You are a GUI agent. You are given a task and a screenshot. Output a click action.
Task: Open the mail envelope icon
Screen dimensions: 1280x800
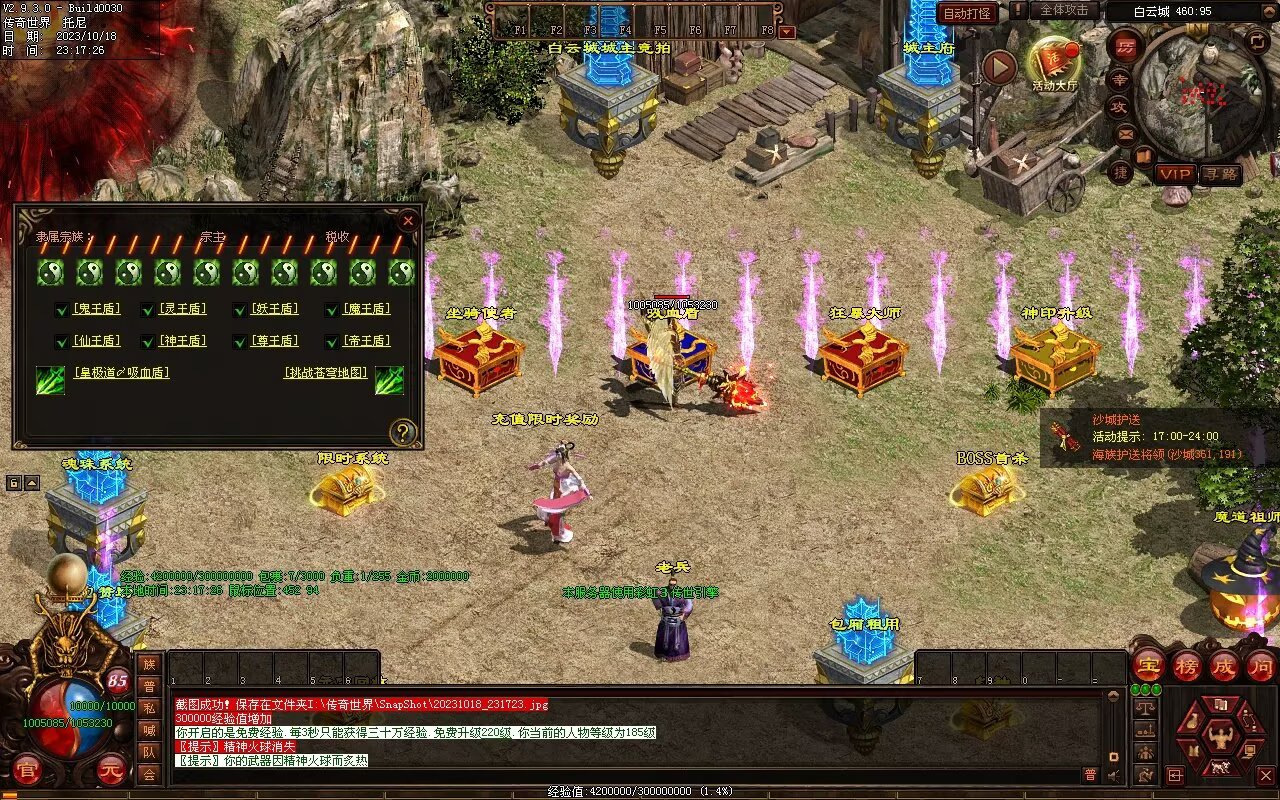pyautogui.click(x=1125, y=133)
